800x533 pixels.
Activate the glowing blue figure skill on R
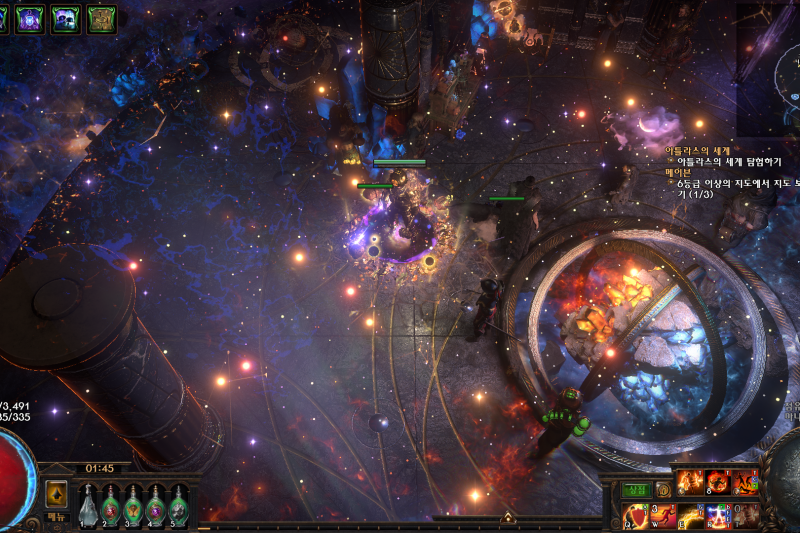718,516
